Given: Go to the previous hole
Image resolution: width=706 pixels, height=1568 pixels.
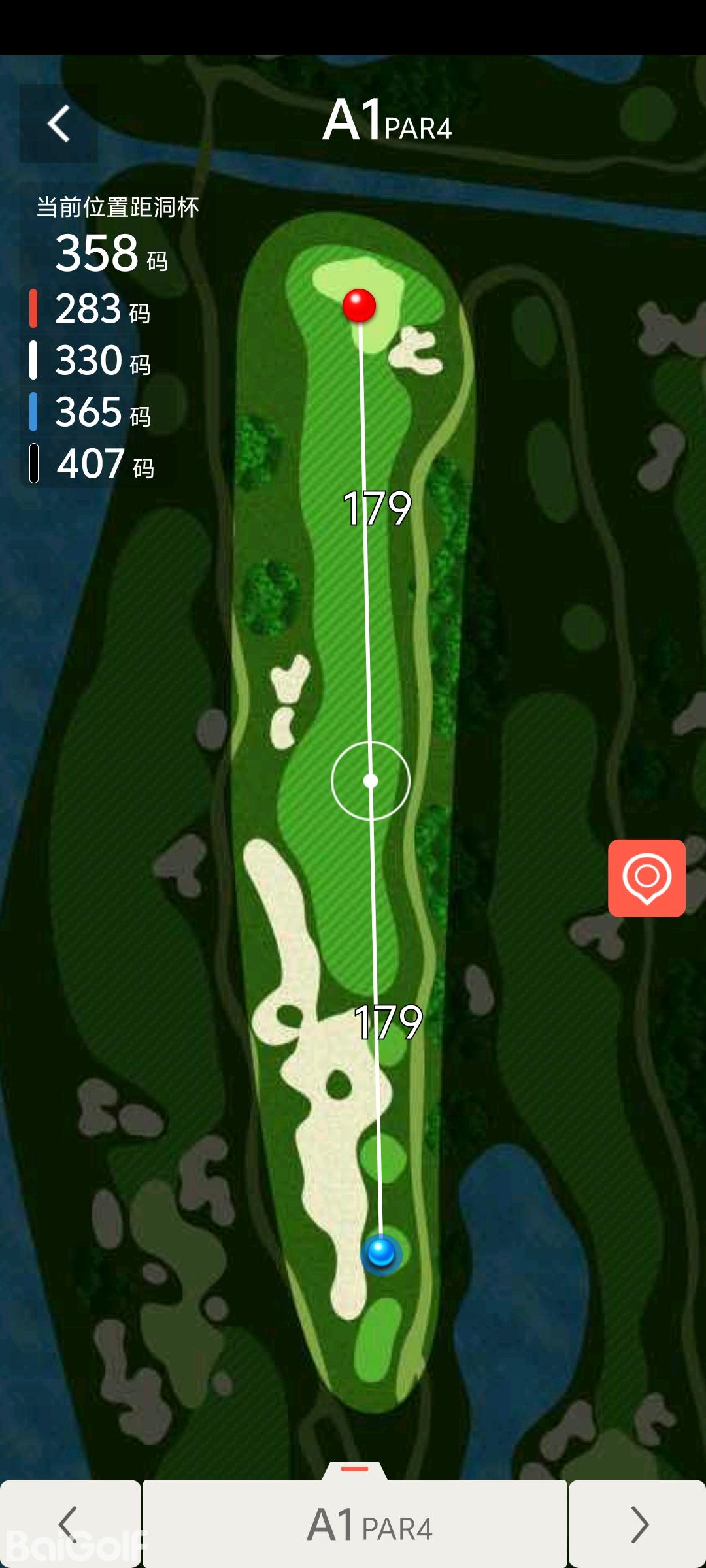Looking at the screenshot, I should (70, 1524).
